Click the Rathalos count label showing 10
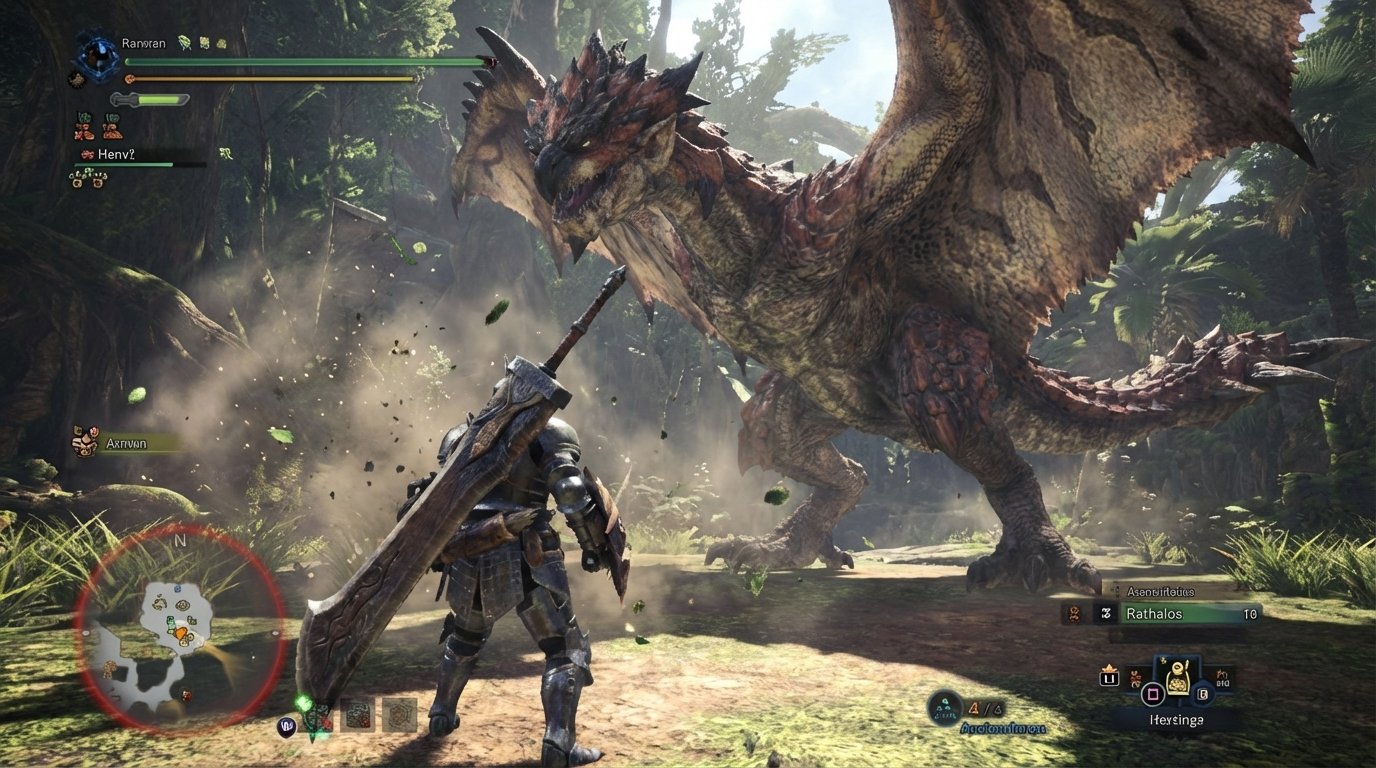 (1252, 614)
